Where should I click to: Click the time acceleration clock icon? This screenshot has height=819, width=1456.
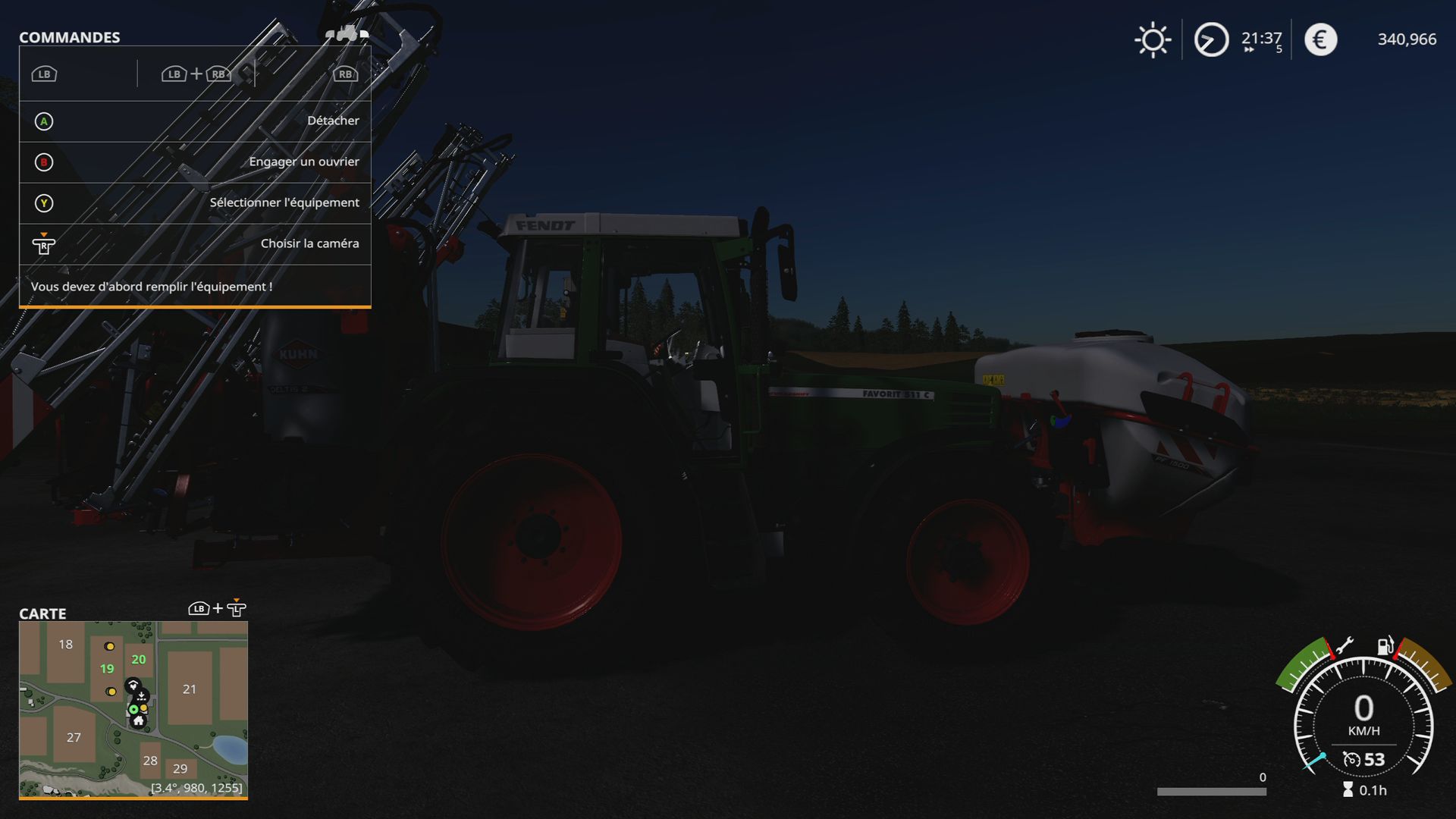pos(1211,39)
